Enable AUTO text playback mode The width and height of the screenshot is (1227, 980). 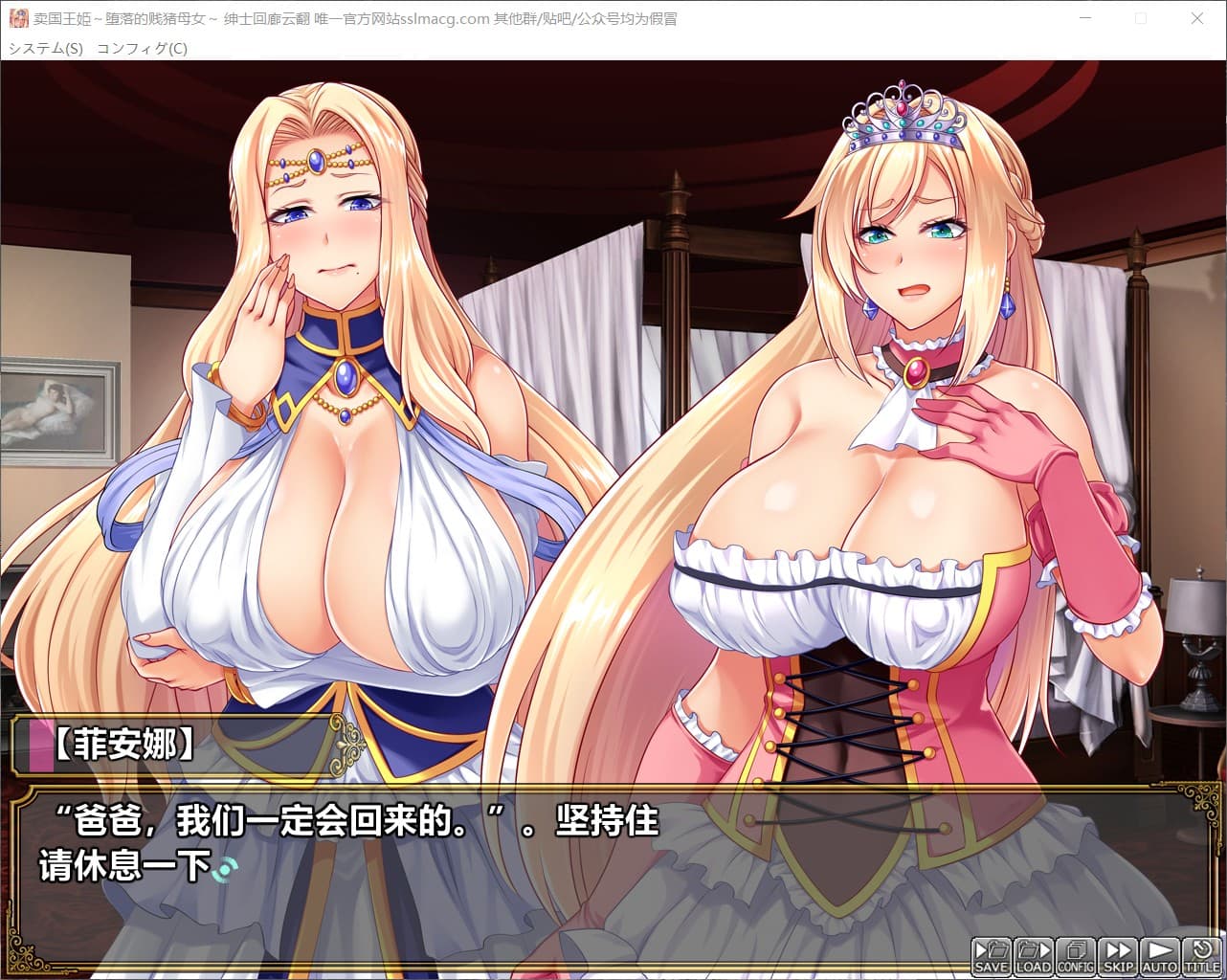coord(1158,955)
